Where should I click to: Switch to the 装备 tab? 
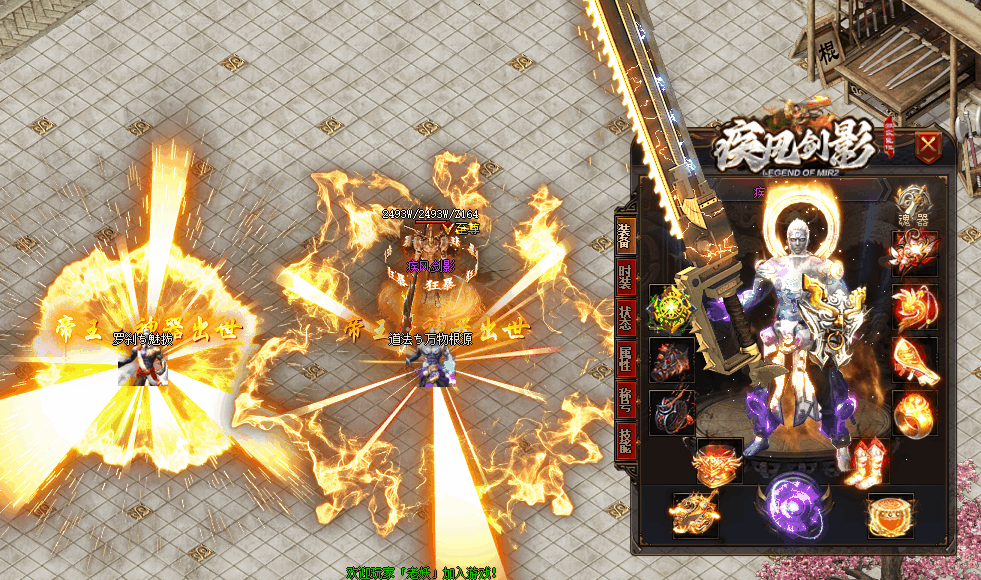click(624, 238)
